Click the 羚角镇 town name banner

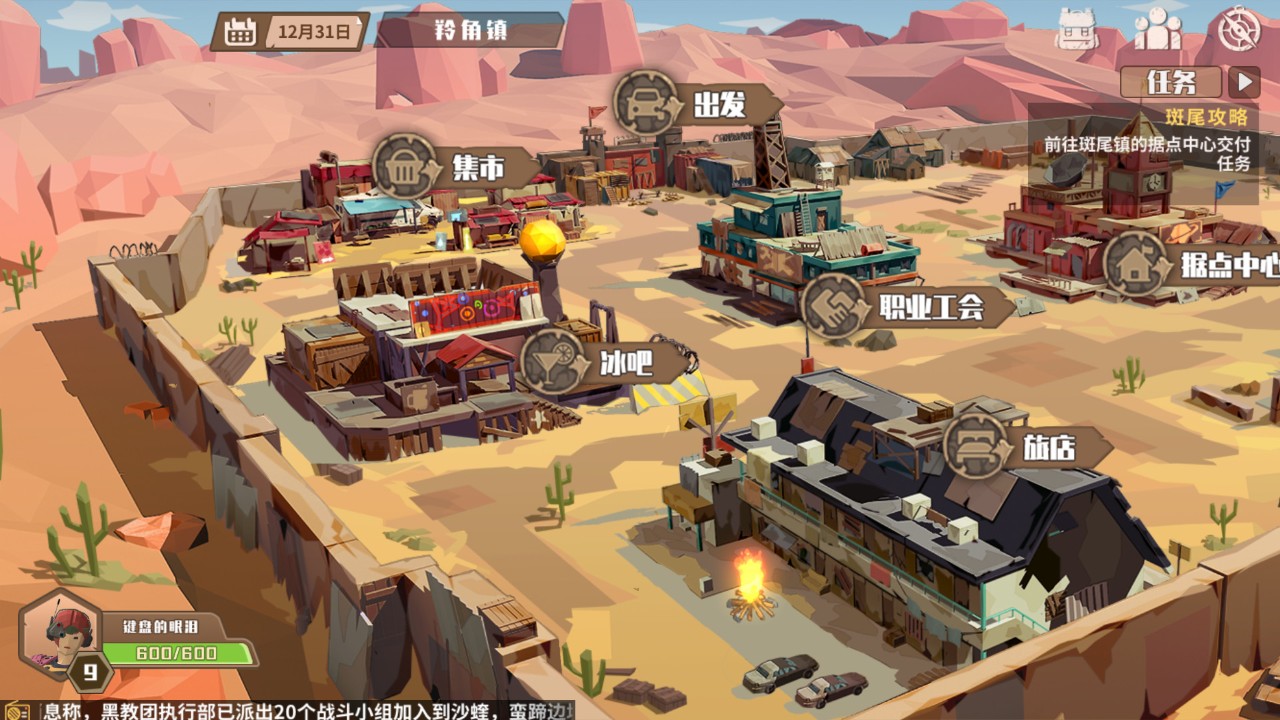(470, 30)
